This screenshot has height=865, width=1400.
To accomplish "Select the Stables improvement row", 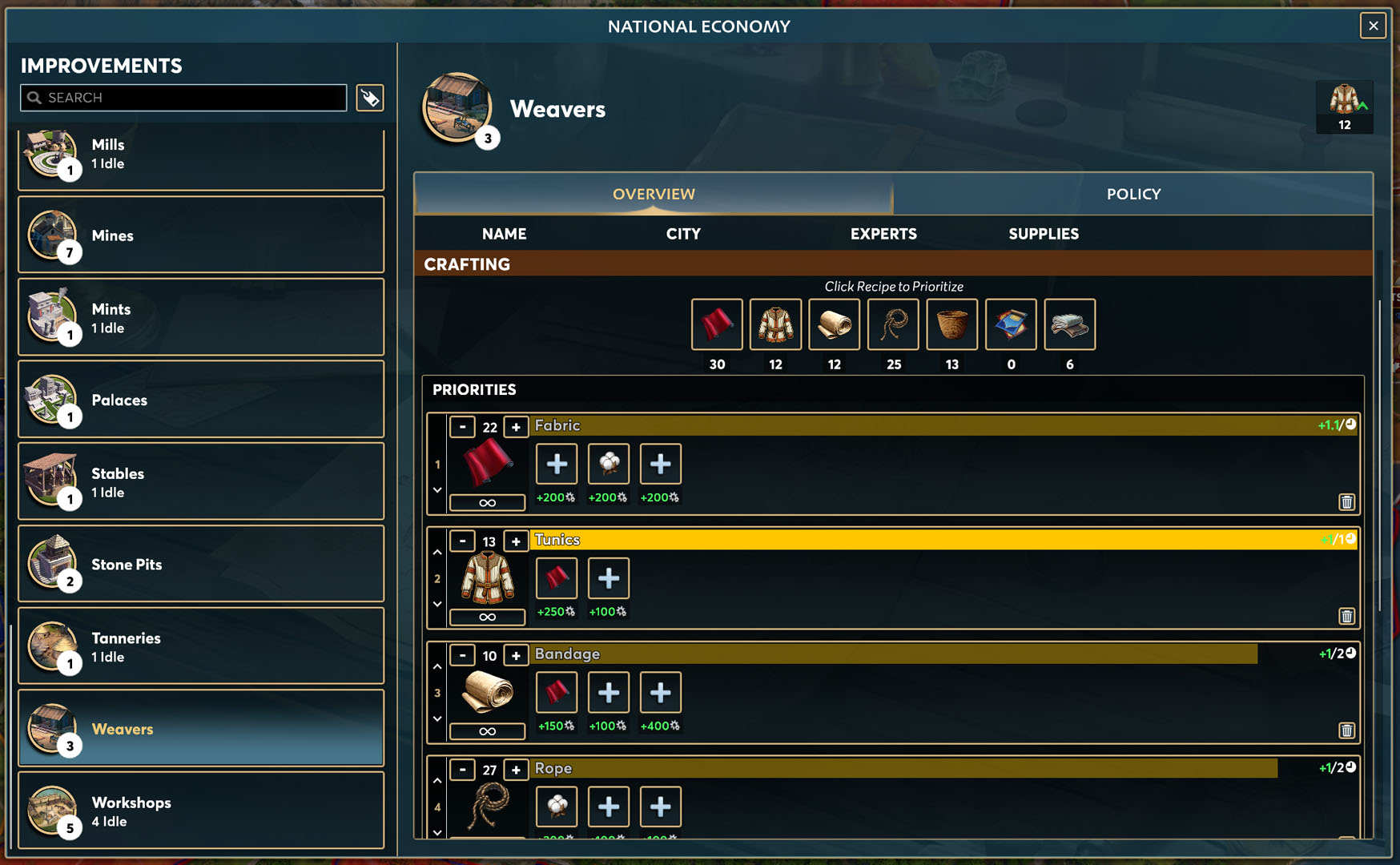I will [x=201, y=482].
